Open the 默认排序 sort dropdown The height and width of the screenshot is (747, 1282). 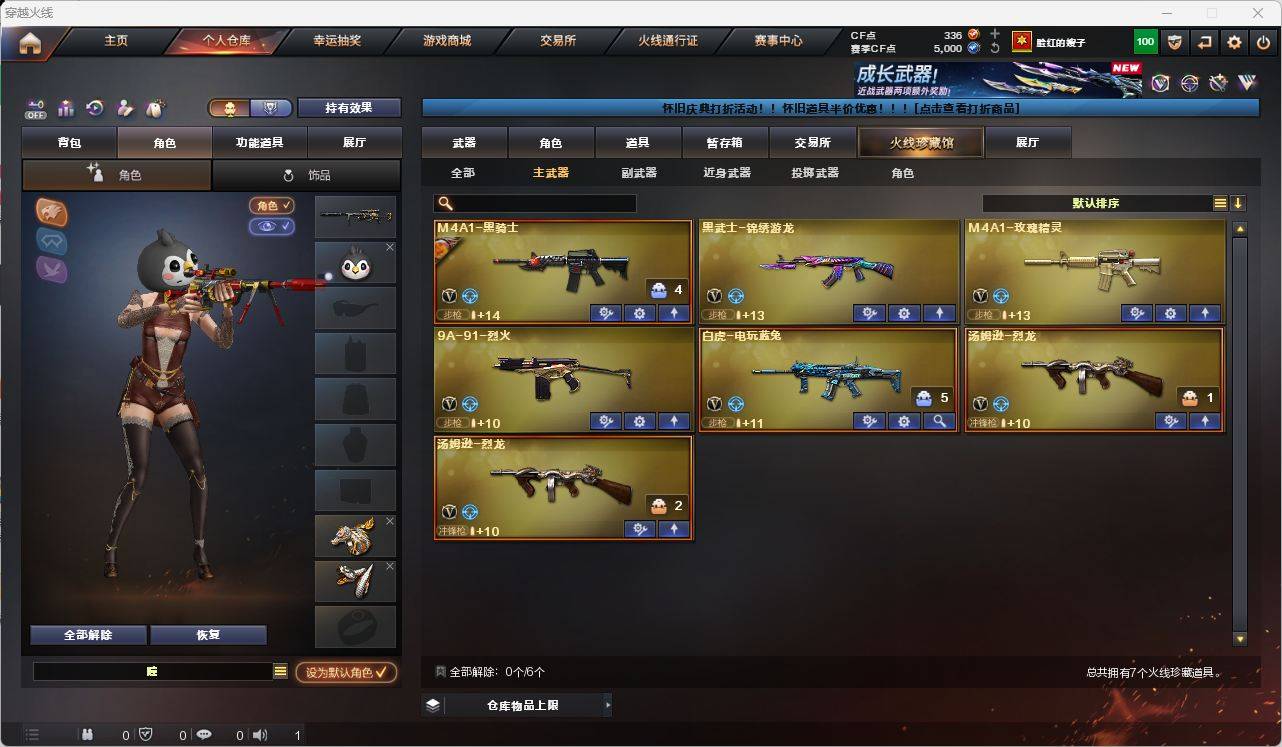1148,202
